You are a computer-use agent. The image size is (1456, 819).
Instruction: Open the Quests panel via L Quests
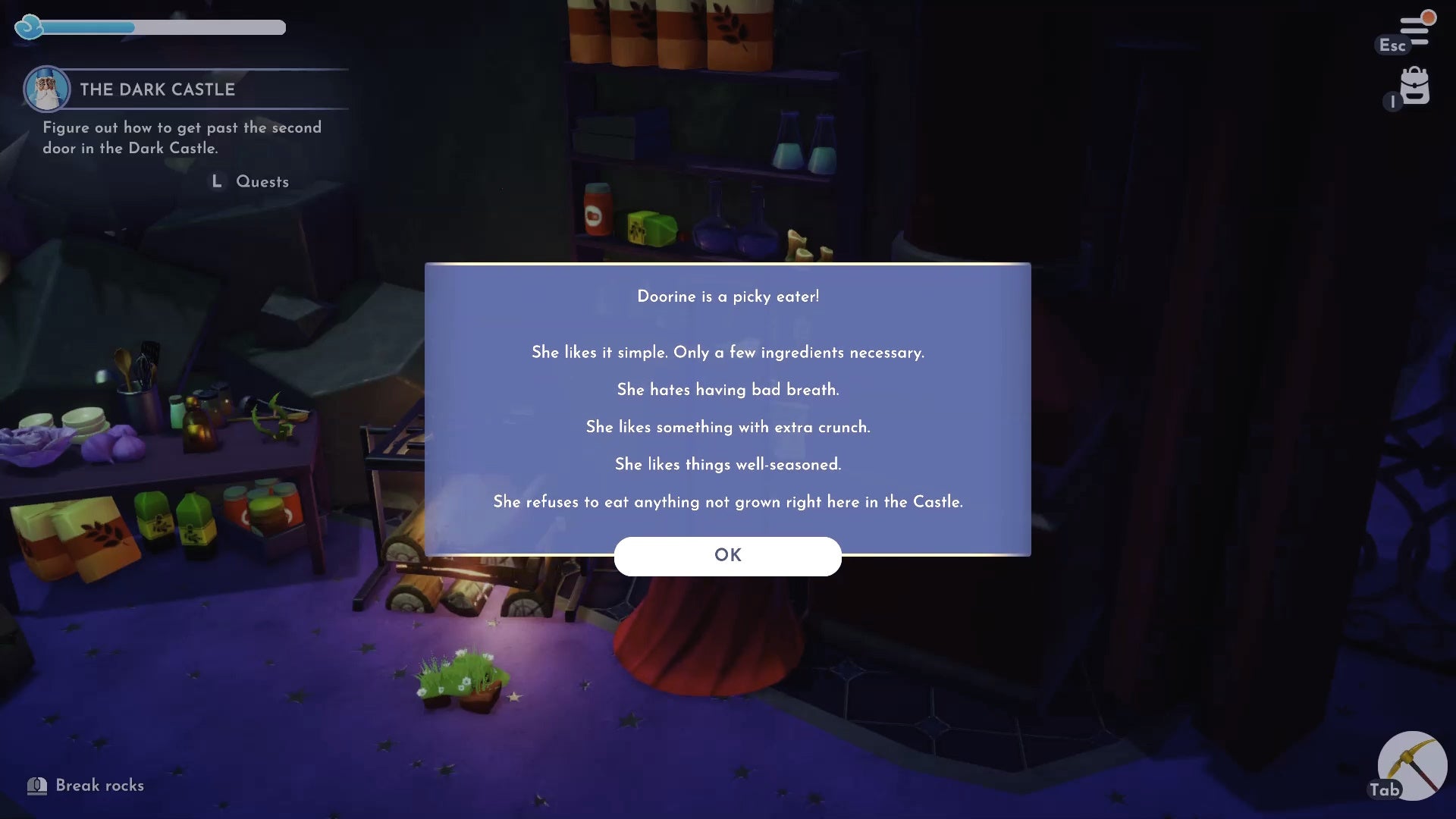(249, 181)
